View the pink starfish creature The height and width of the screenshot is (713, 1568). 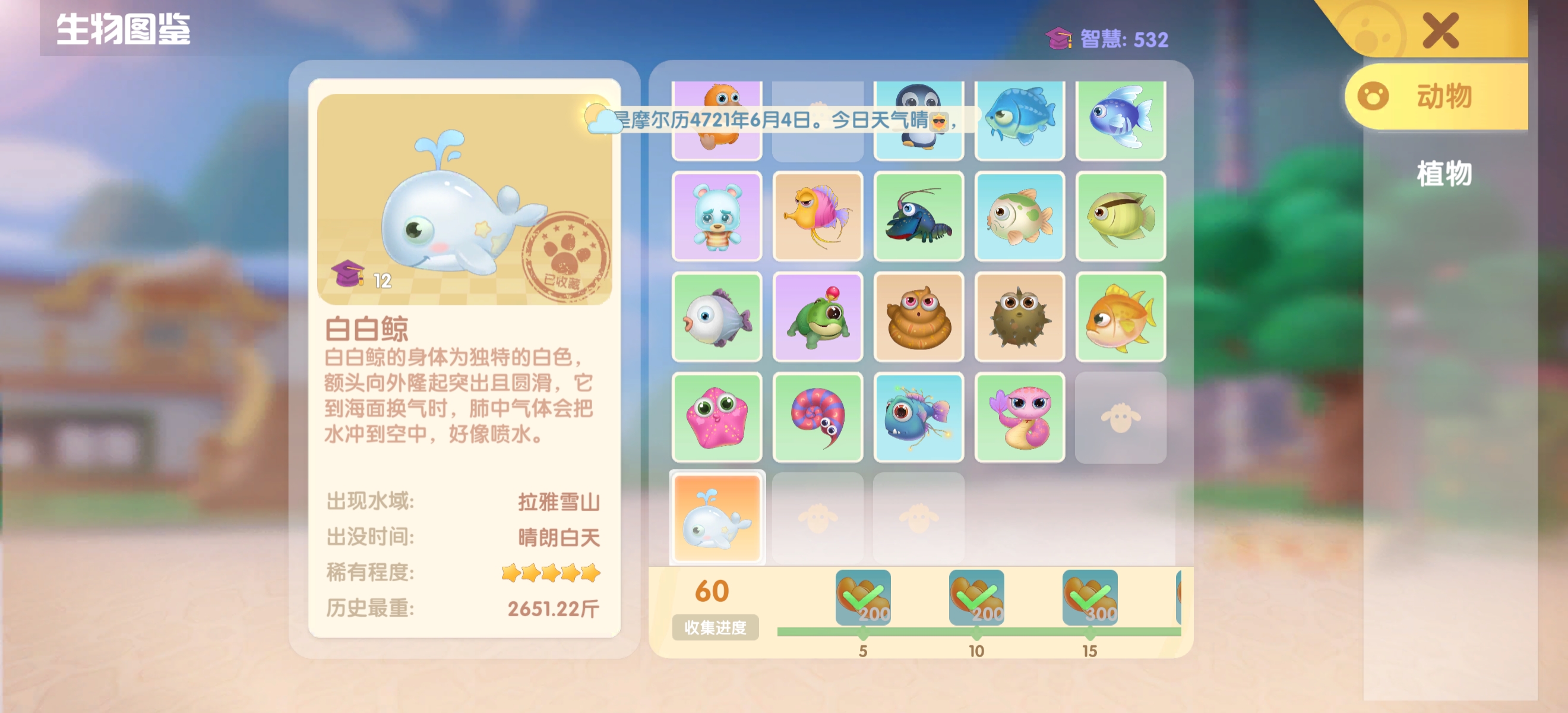click(716, 416)
